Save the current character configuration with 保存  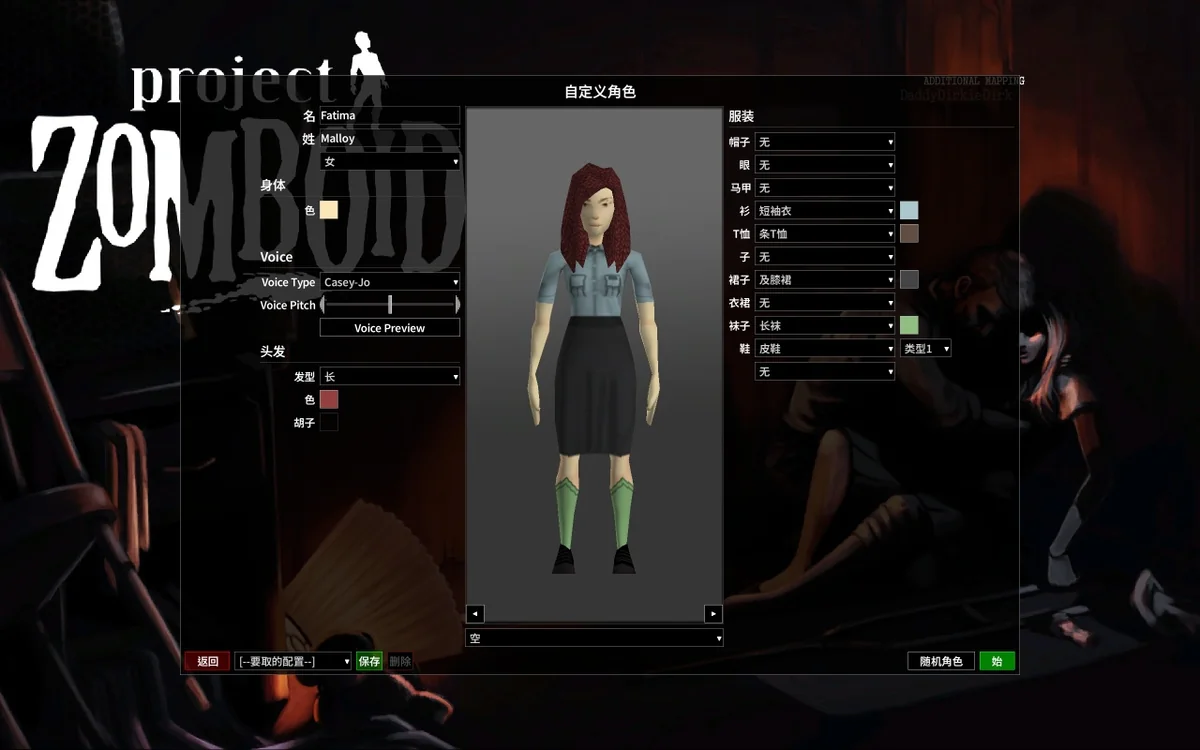pos(369,661)
